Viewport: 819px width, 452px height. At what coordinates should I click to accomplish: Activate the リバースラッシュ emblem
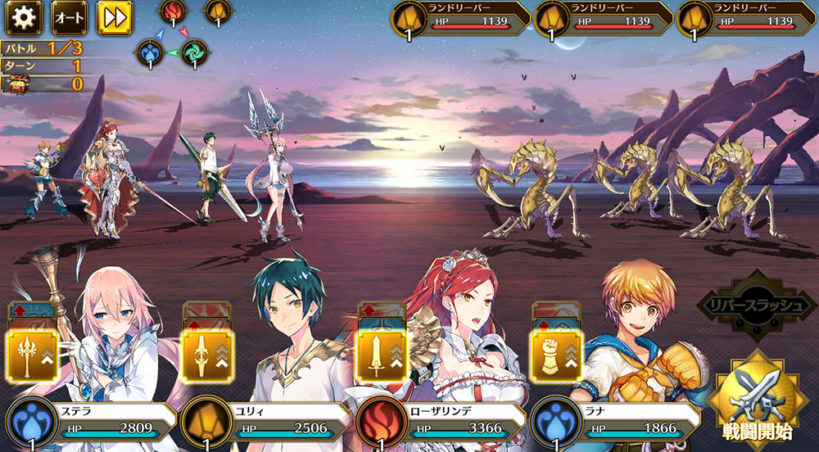click(x=764, y=304)
